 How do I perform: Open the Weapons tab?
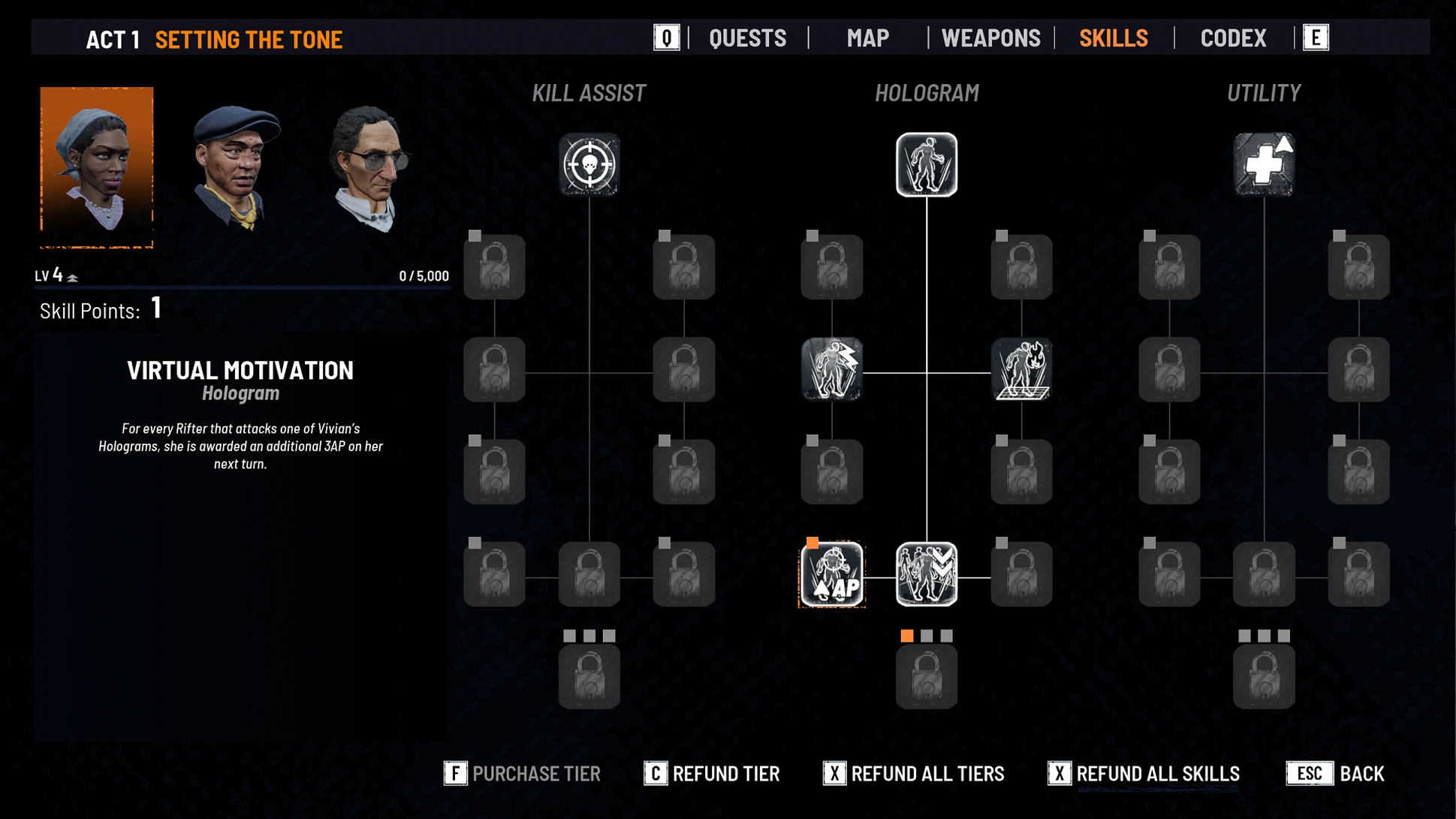point(990,38)
